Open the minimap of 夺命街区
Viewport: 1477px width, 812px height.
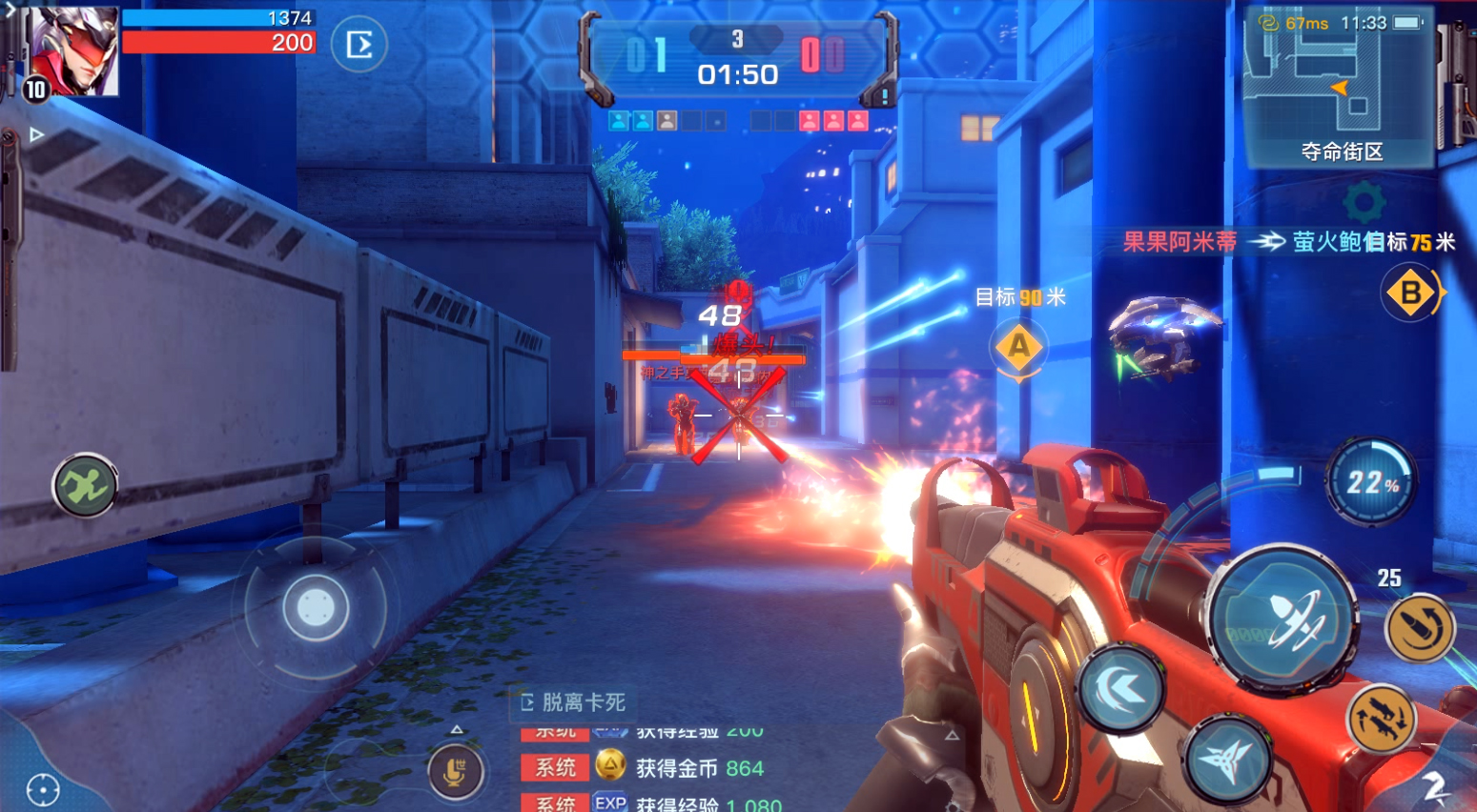coord(1340,88)
